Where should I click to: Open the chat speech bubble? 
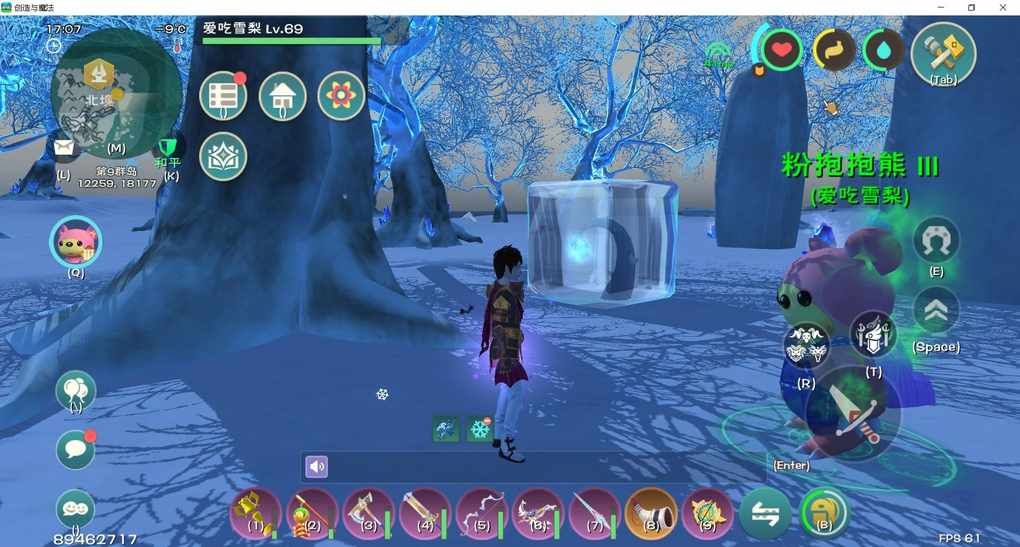click(76, 449)
